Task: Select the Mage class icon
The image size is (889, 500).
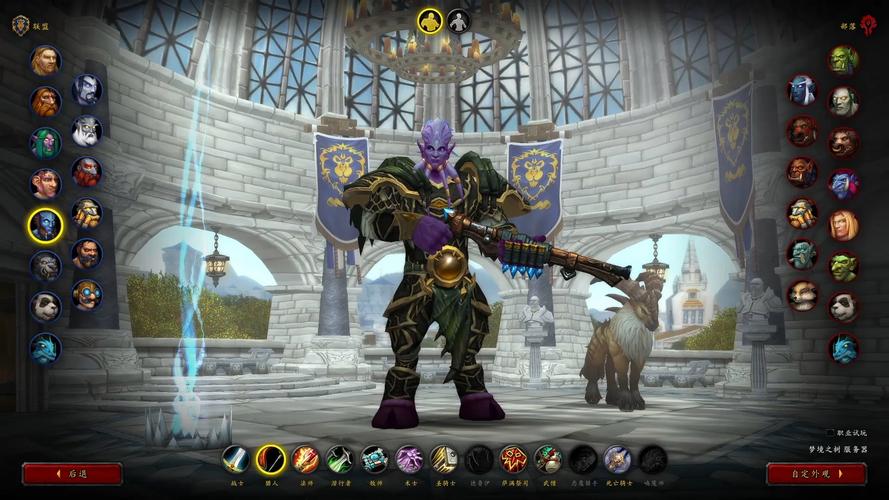Action: click(x=305, y=459)
